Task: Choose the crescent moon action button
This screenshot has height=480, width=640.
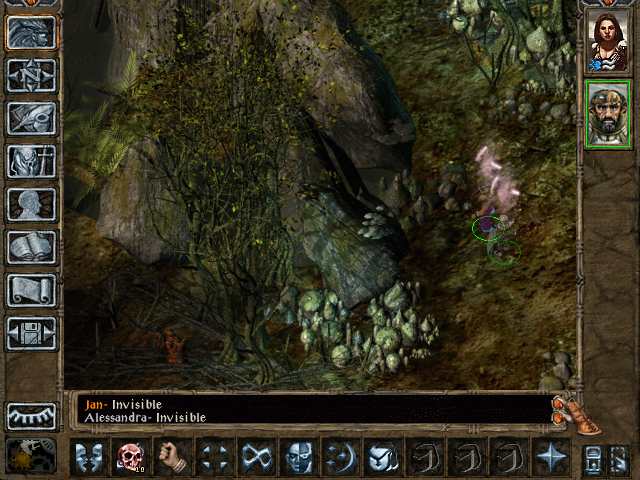Action: coord(341,457)
